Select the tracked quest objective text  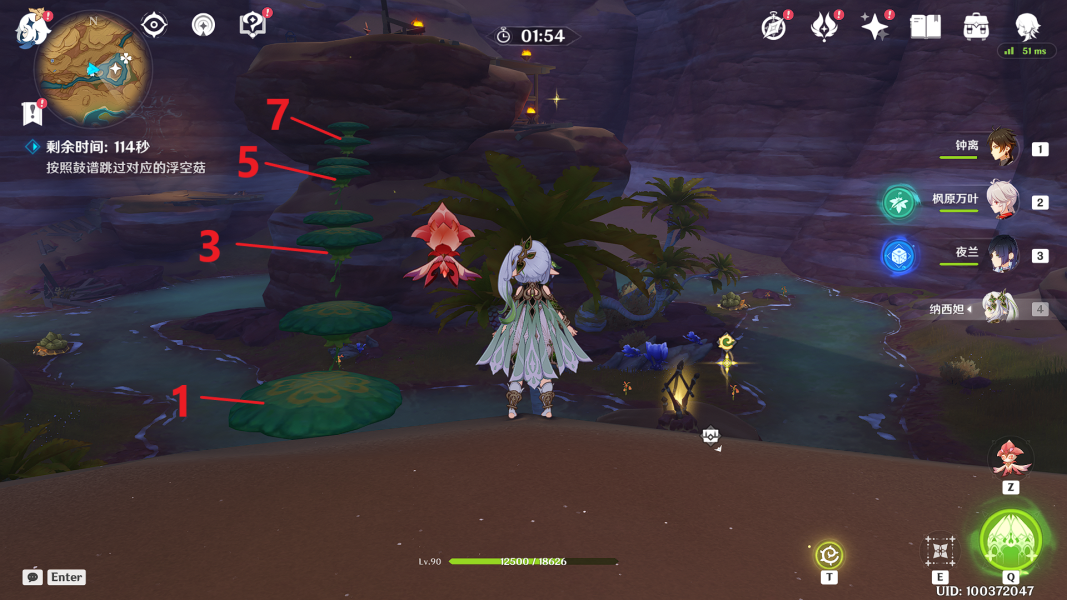125,167
